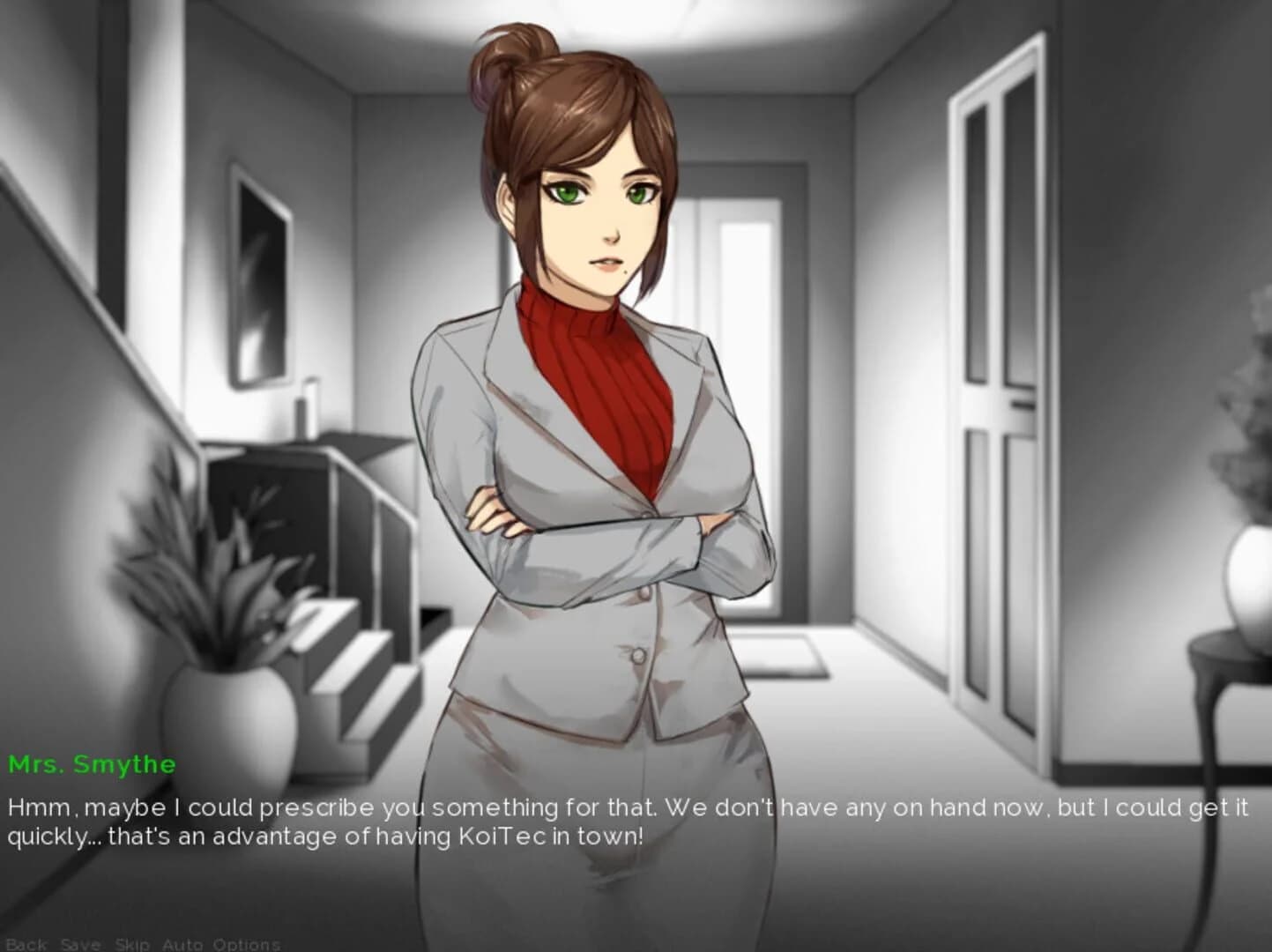Select the speaker name Mrs. Smythe

(91, 765)
